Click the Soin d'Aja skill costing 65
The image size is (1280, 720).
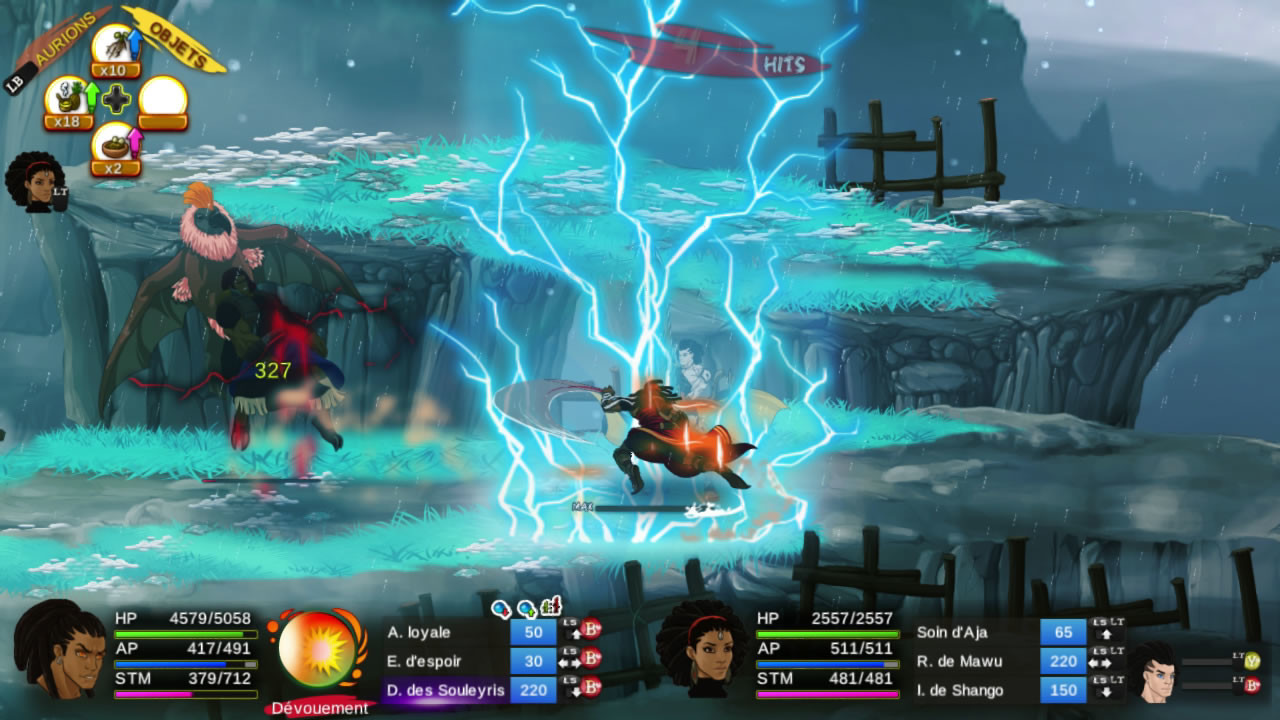tap(1063, 633)
